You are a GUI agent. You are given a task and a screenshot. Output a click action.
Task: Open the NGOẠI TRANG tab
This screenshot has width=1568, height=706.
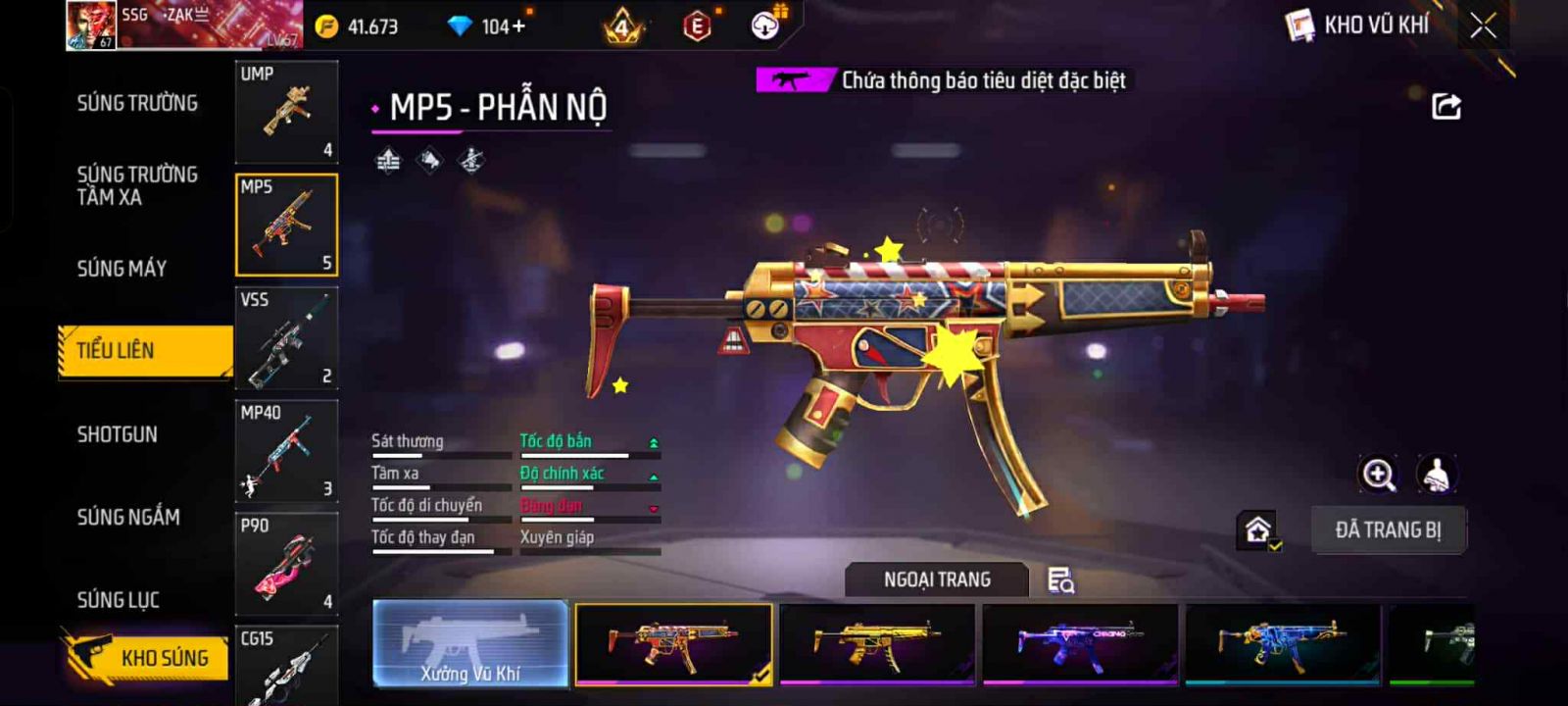click(x=937, y=580)
